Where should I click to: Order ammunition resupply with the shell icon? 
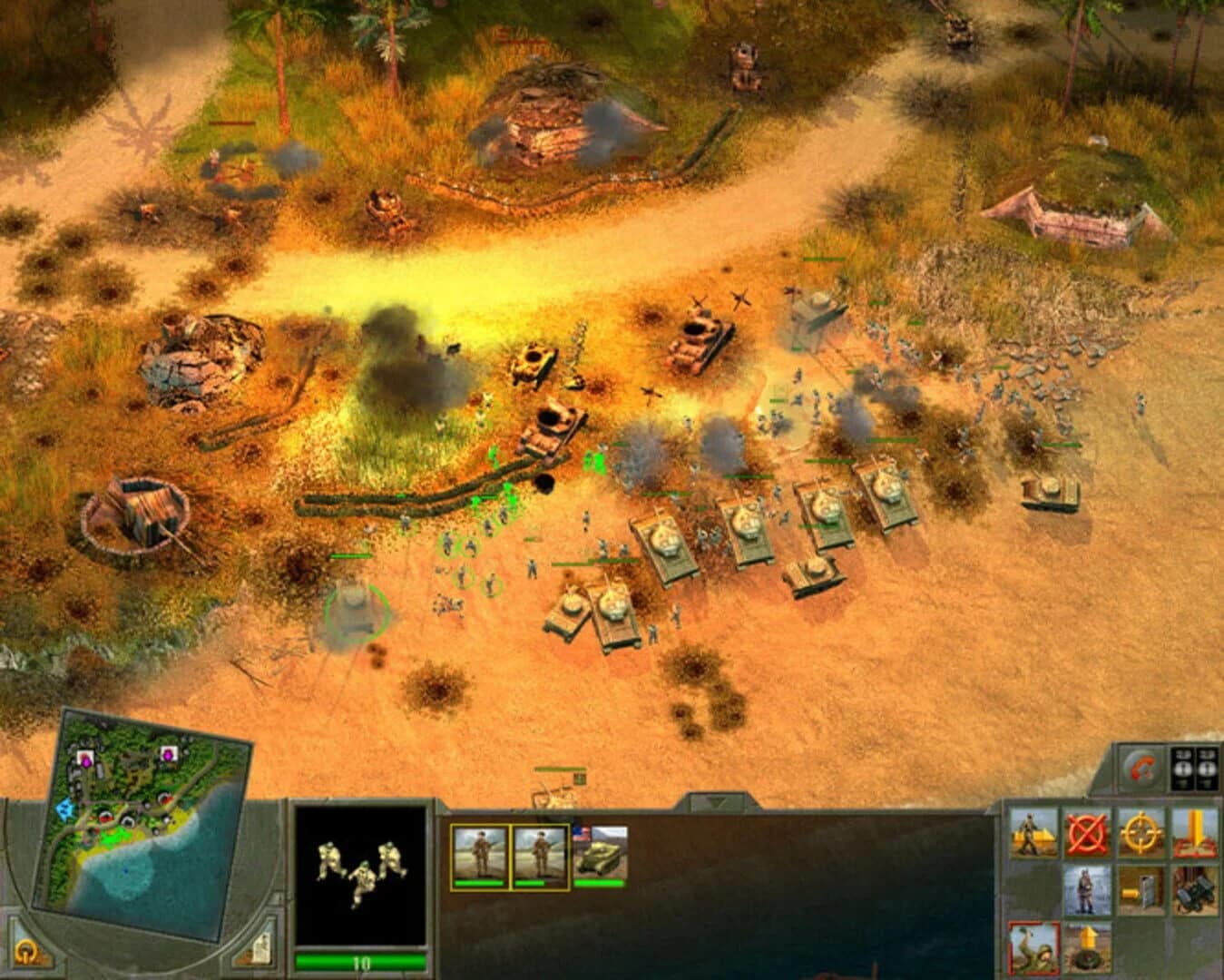(x=1141, y=892)
